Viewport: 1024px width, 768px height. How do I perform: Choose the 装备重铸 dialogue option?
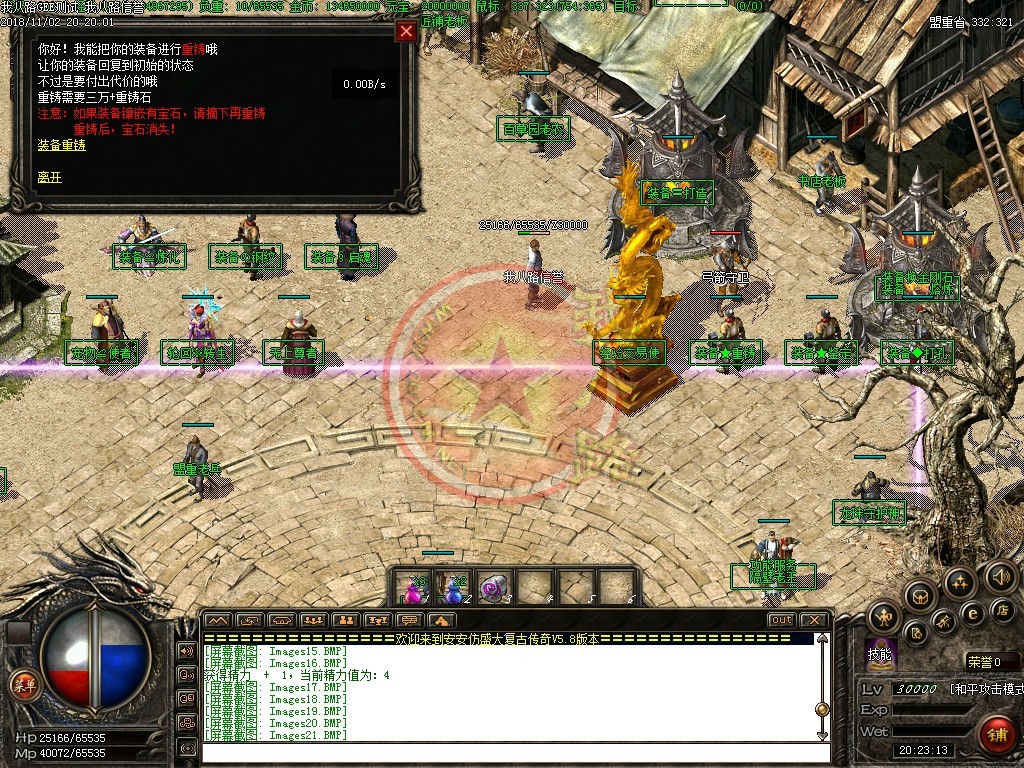62,145
